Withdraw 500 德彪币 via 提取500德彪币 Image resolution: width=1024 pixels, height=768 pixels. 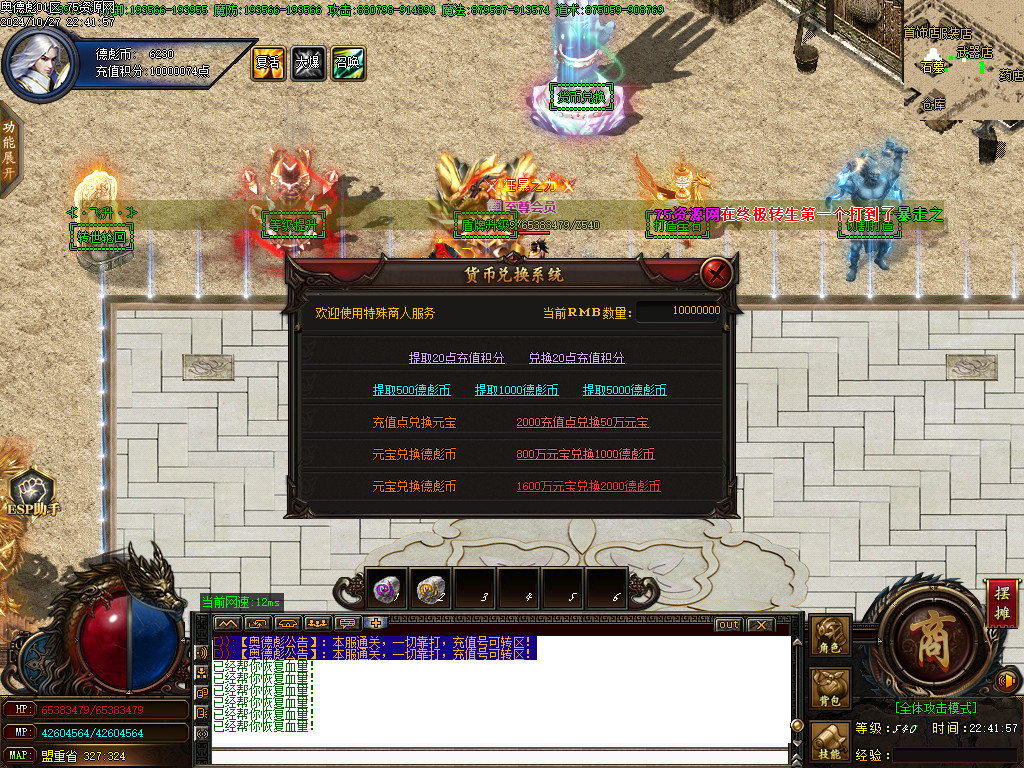coord(411,390)
